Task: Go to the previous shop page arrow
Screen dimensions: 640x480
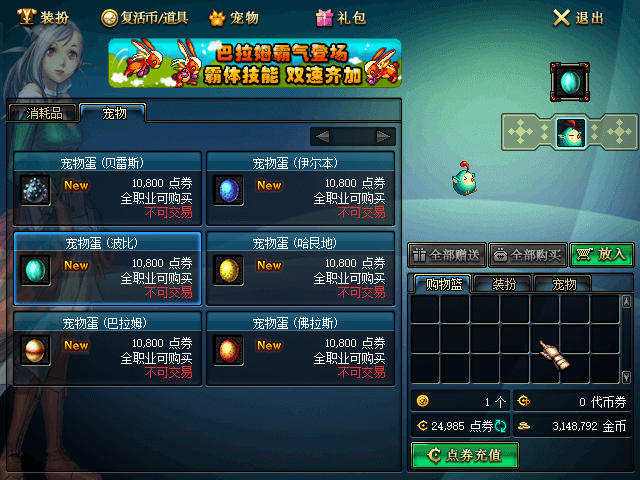Action: [322, 136]
